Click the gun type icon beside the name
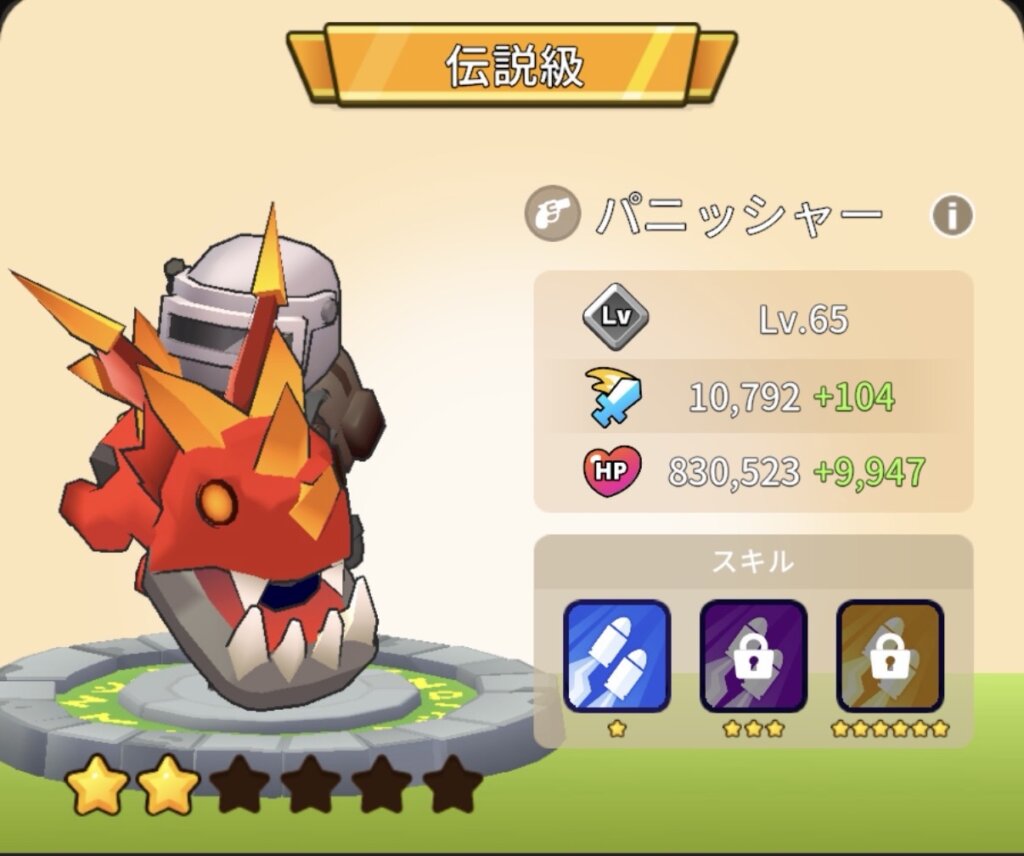The height and width of the screenshot is (856, 1024). (552, 215)
